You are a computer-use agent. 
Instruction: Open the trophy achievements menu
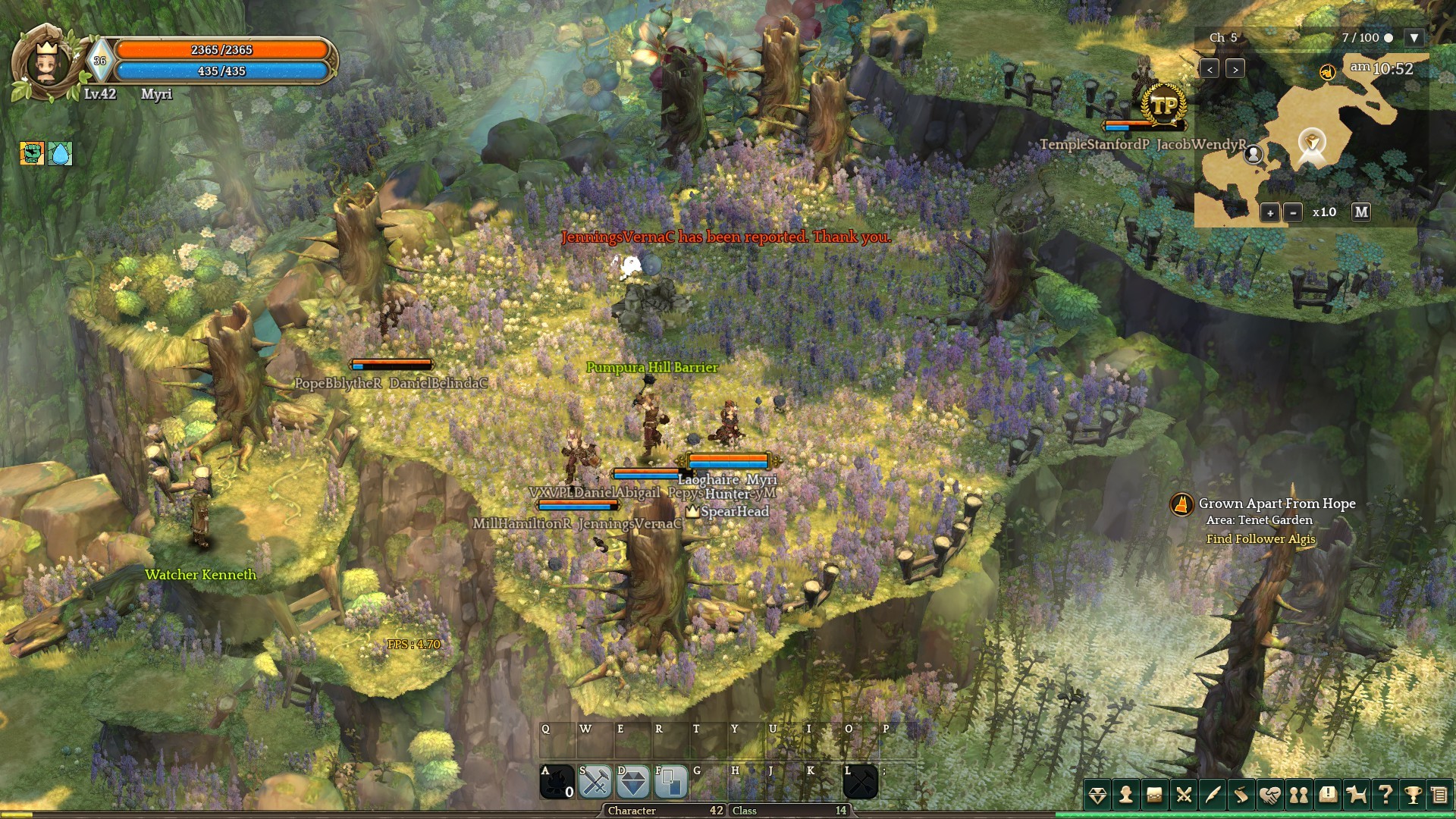[x=1413, y=795]
